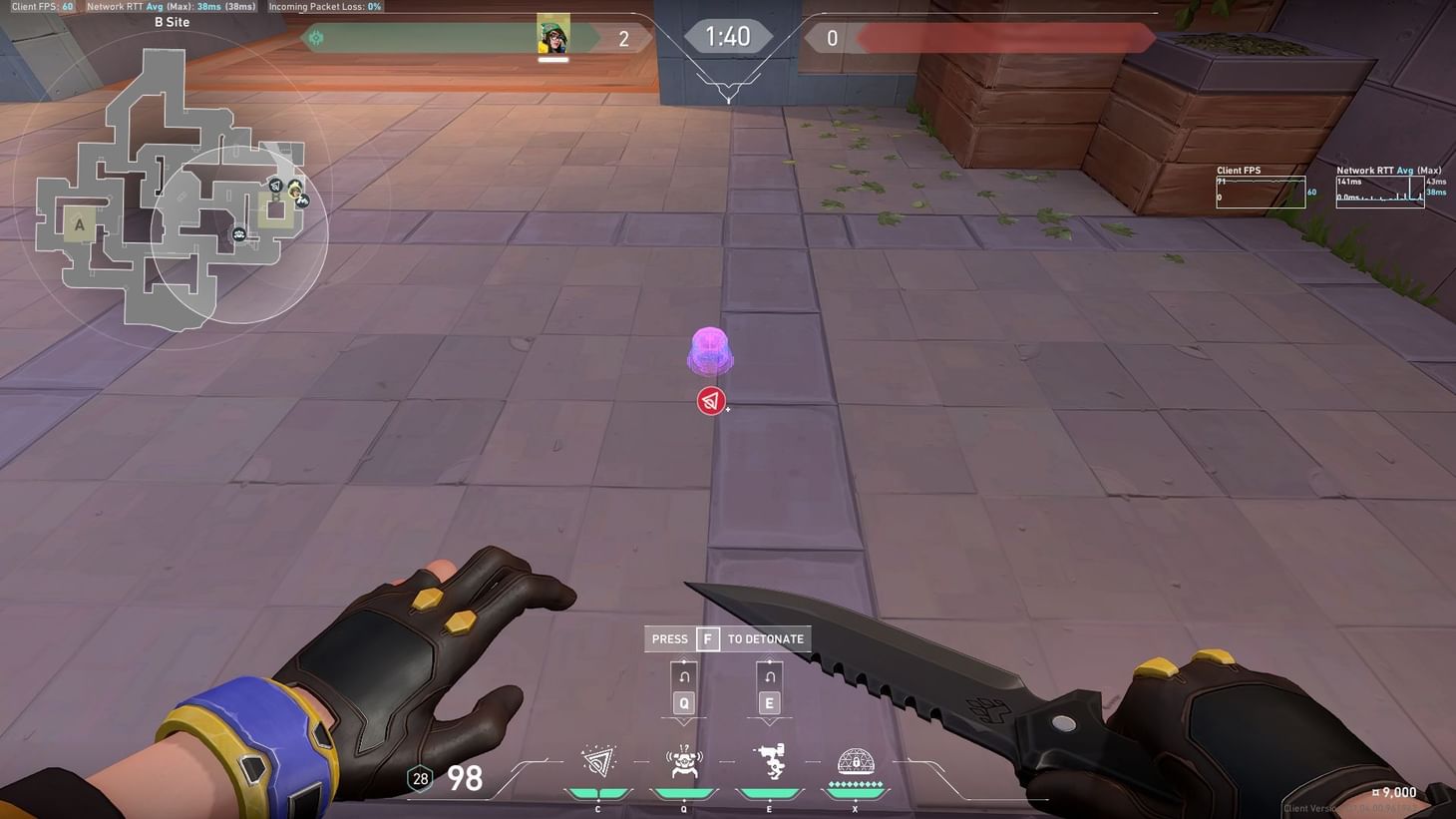Select the Mosh Pit ability icon

point(597,760)
